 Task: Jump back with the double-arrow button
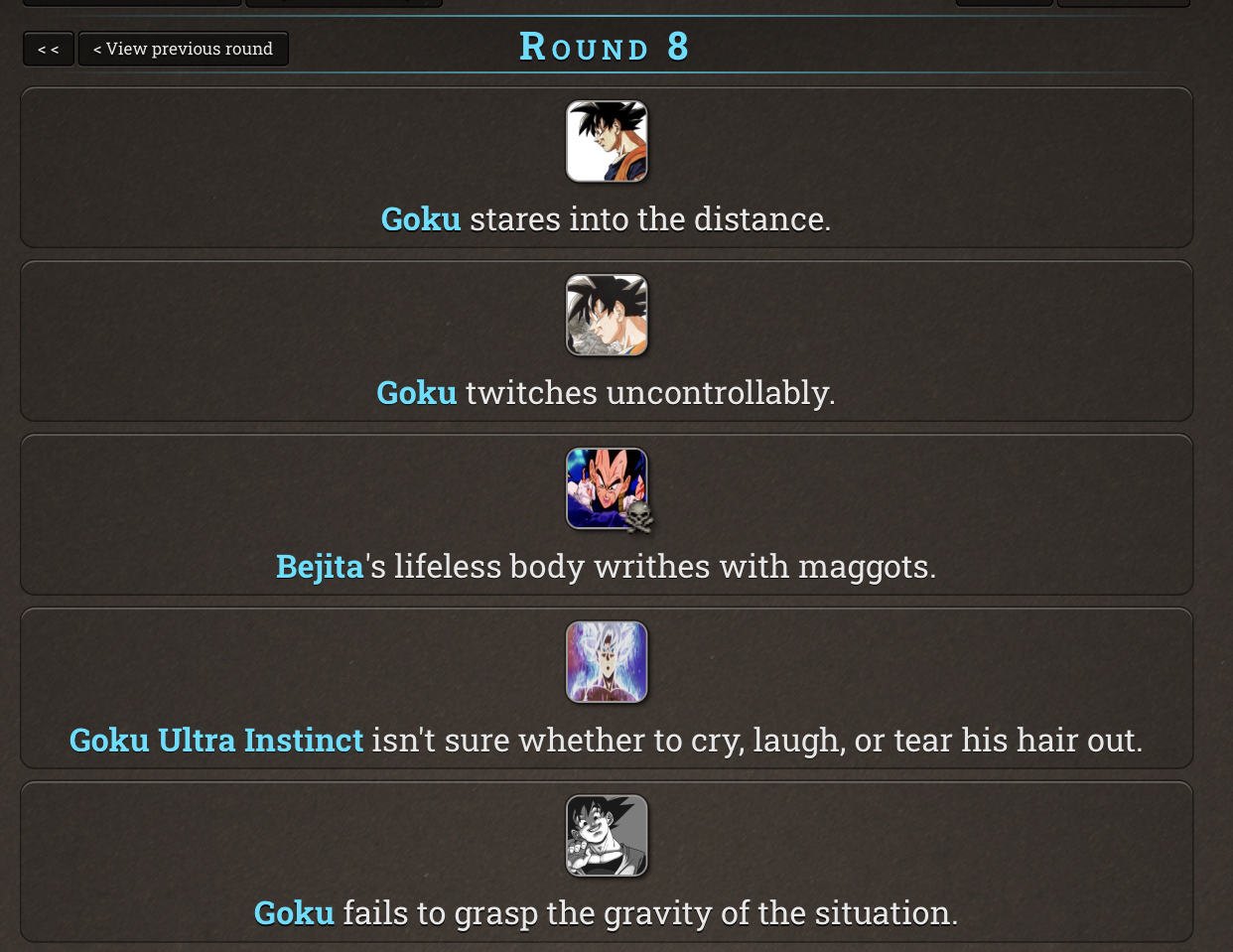[x=49, y=49]
